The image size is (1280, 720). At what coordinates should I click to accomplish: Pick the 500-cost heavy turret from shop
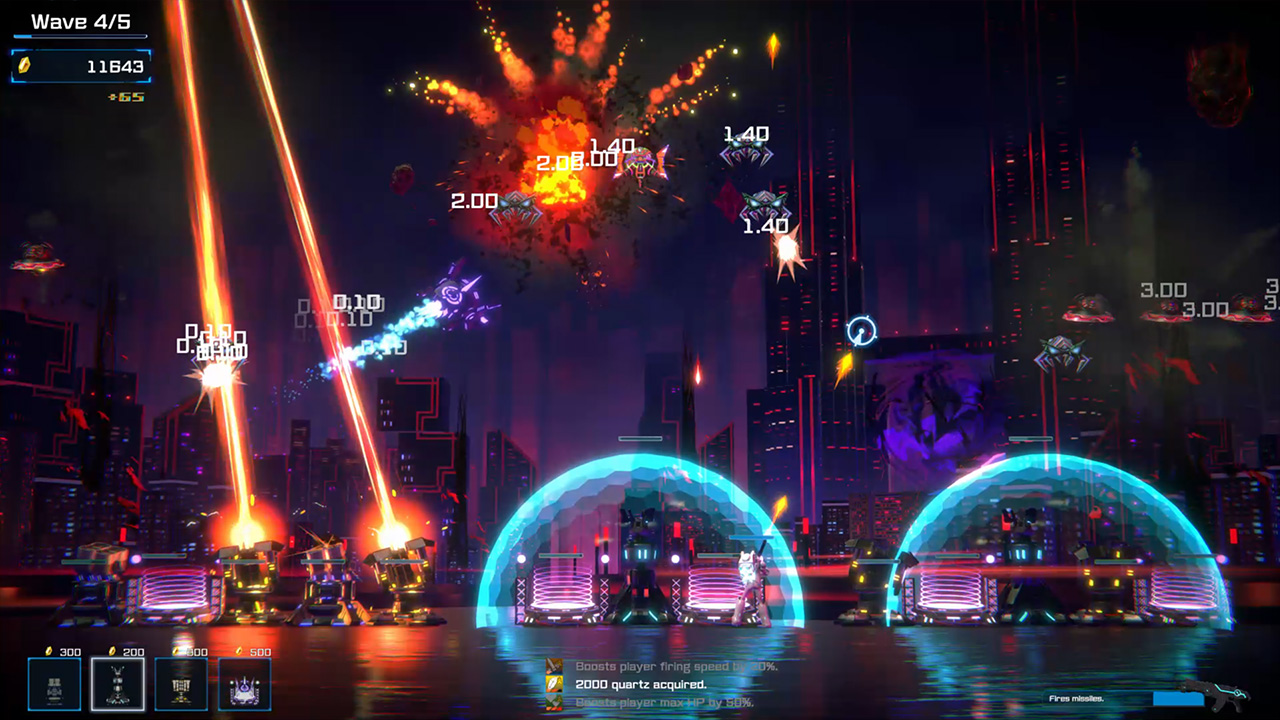click(x=181, y=685)
